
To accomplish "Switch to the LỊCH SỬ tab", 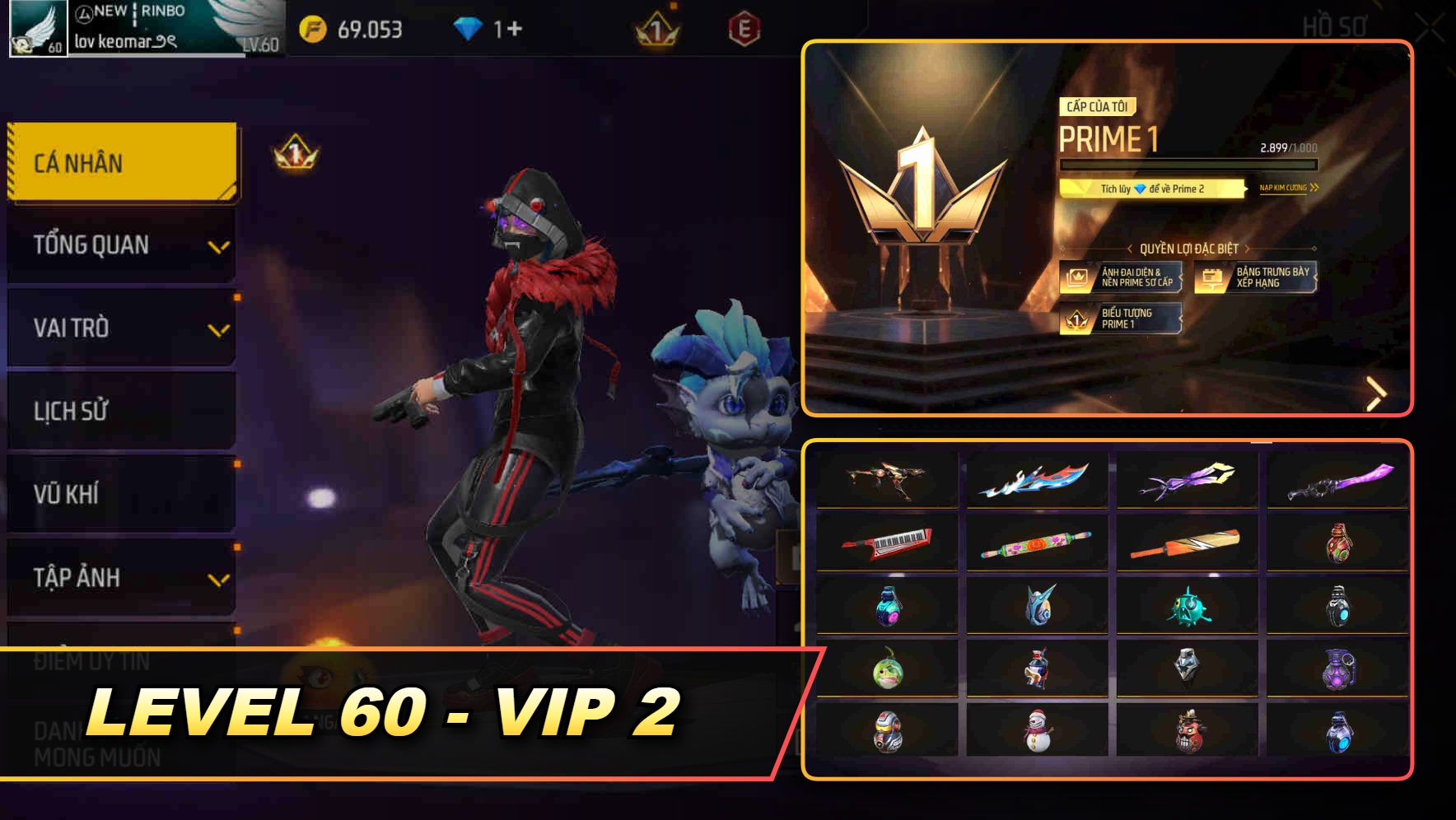I will [x=120, y=411].
